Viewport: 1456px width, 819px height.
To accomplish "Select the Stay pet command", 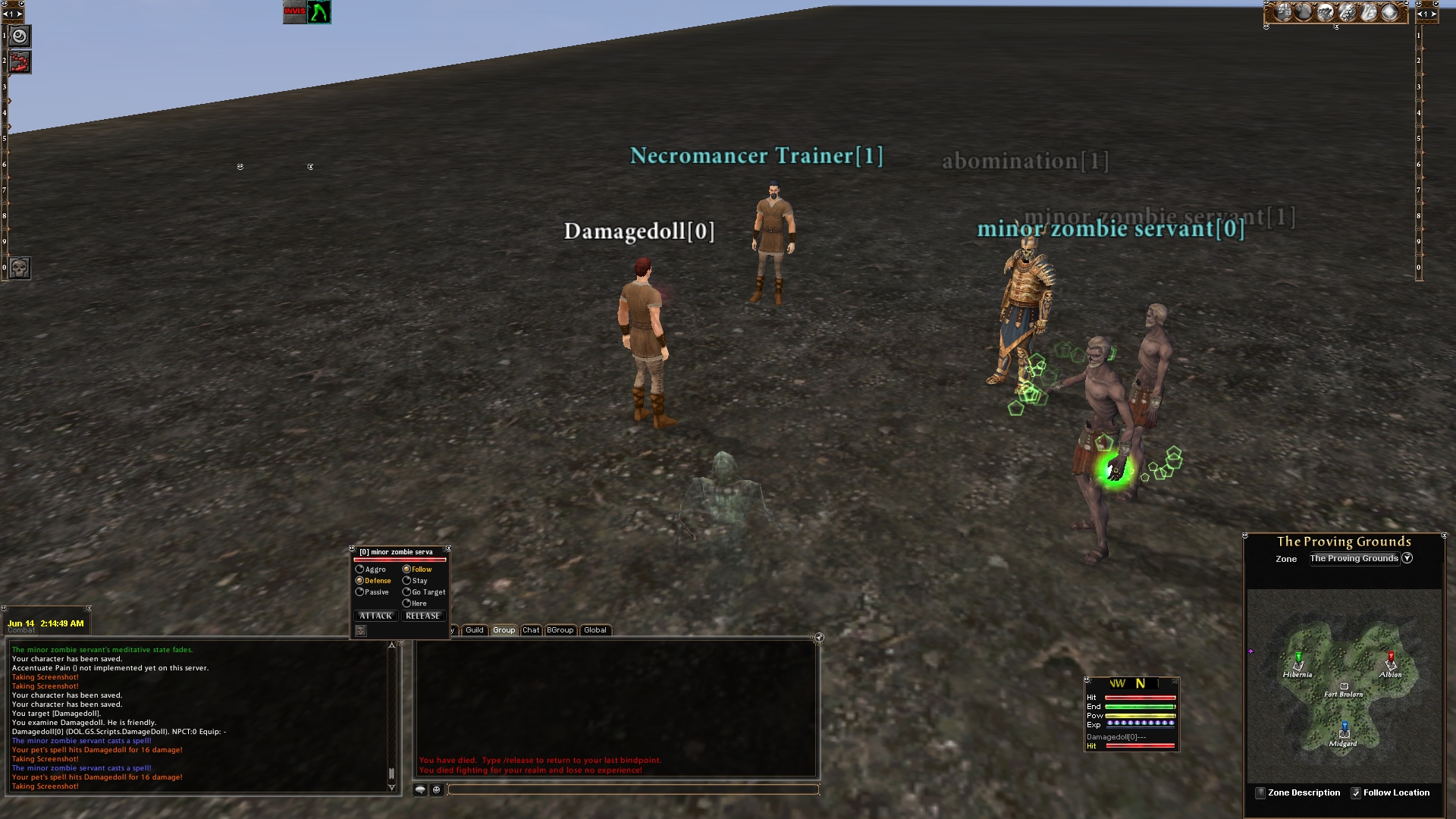I will [x=407, y=581].
